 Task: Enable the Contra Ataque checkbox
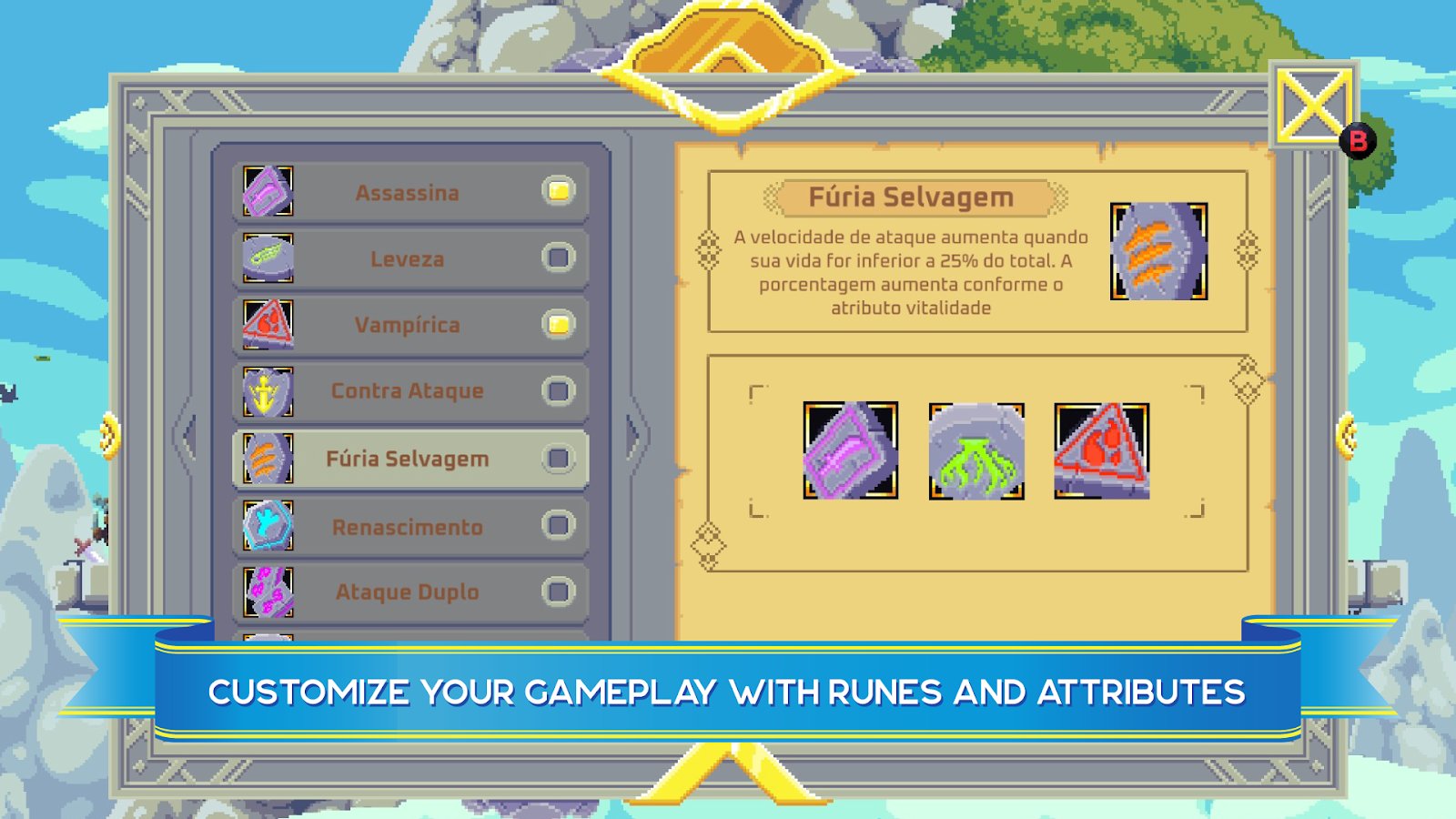coord(559,391)
